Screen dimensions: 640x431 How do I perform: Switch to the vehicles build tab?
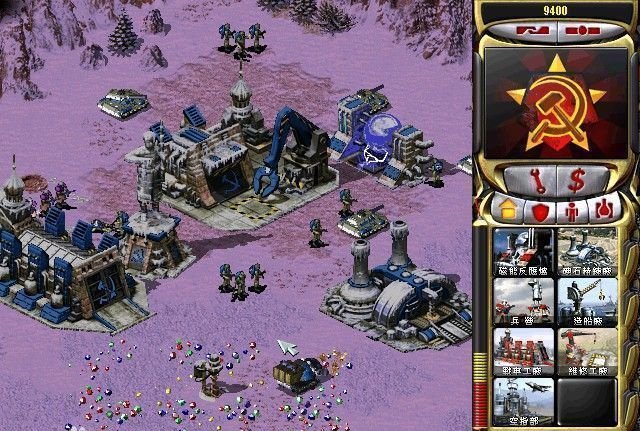coord(603,211)
